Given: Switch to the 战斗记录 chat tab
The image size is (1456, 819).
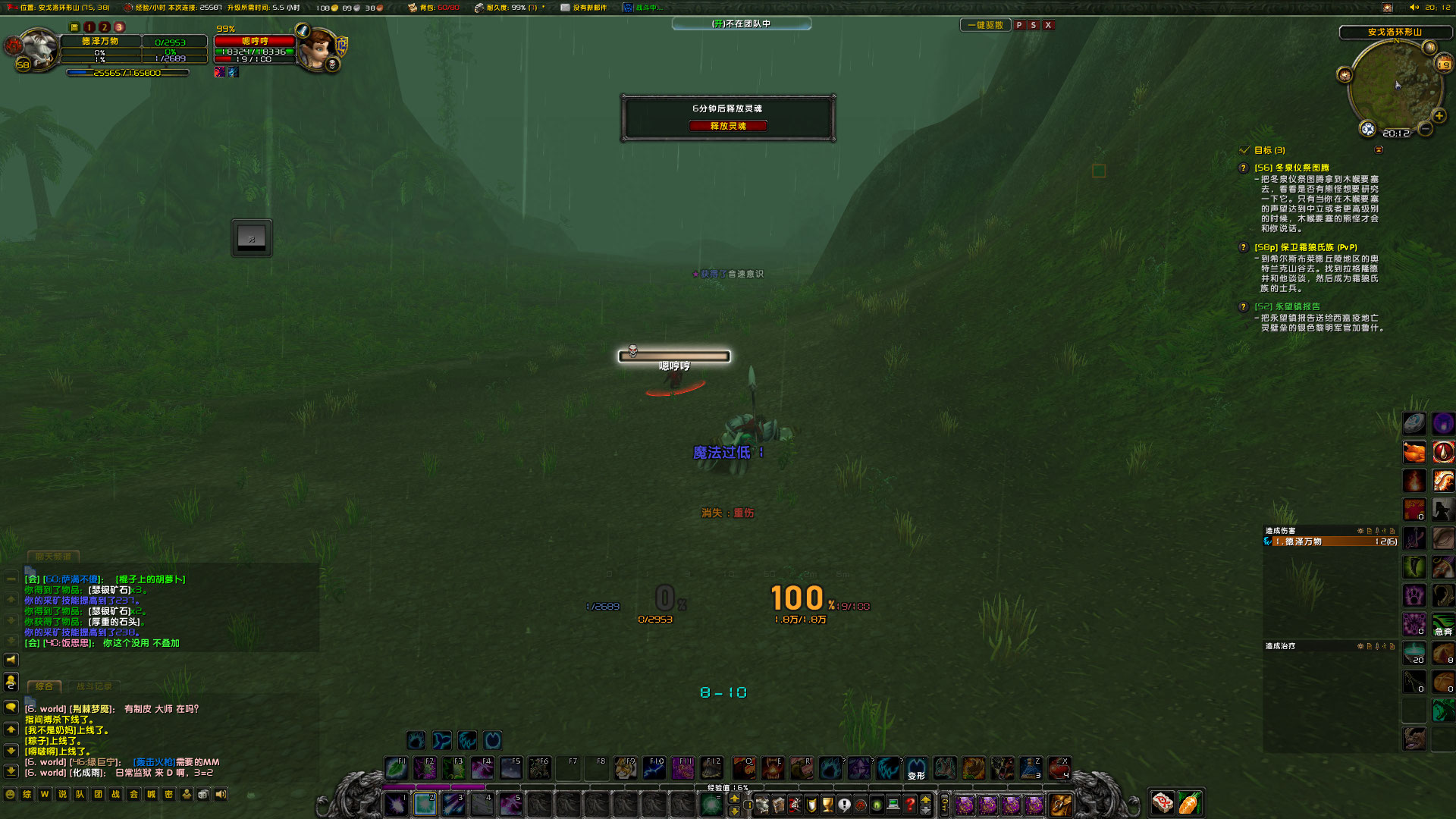Looking at the screenshot, I should pyautogui.click(x=95, y=686).
